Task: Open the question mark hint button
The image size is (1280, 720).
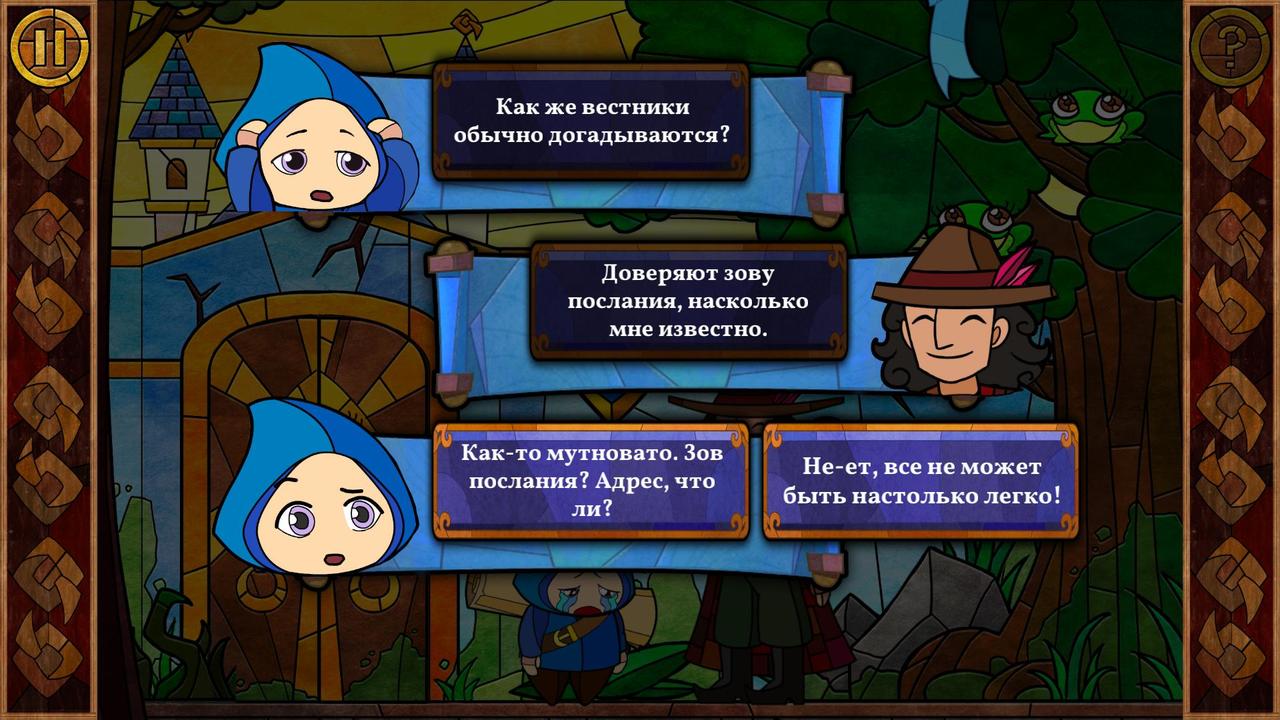Action: 1229,47
